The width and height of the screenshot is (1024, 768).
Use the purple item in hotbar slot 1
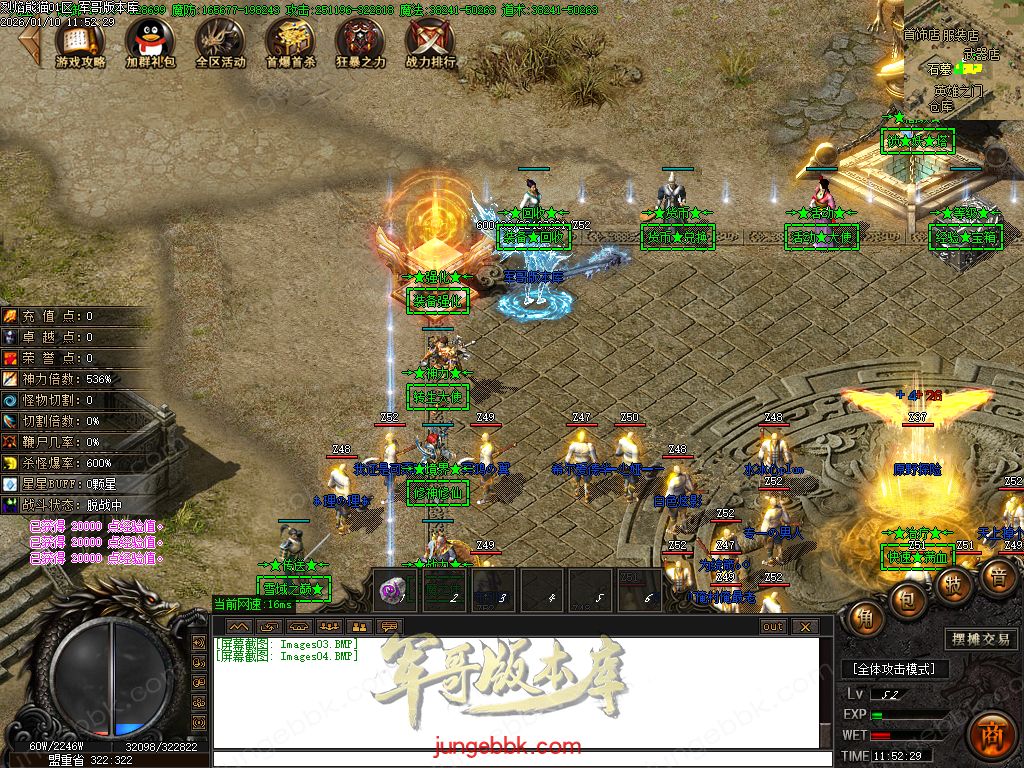pos(394,590)
